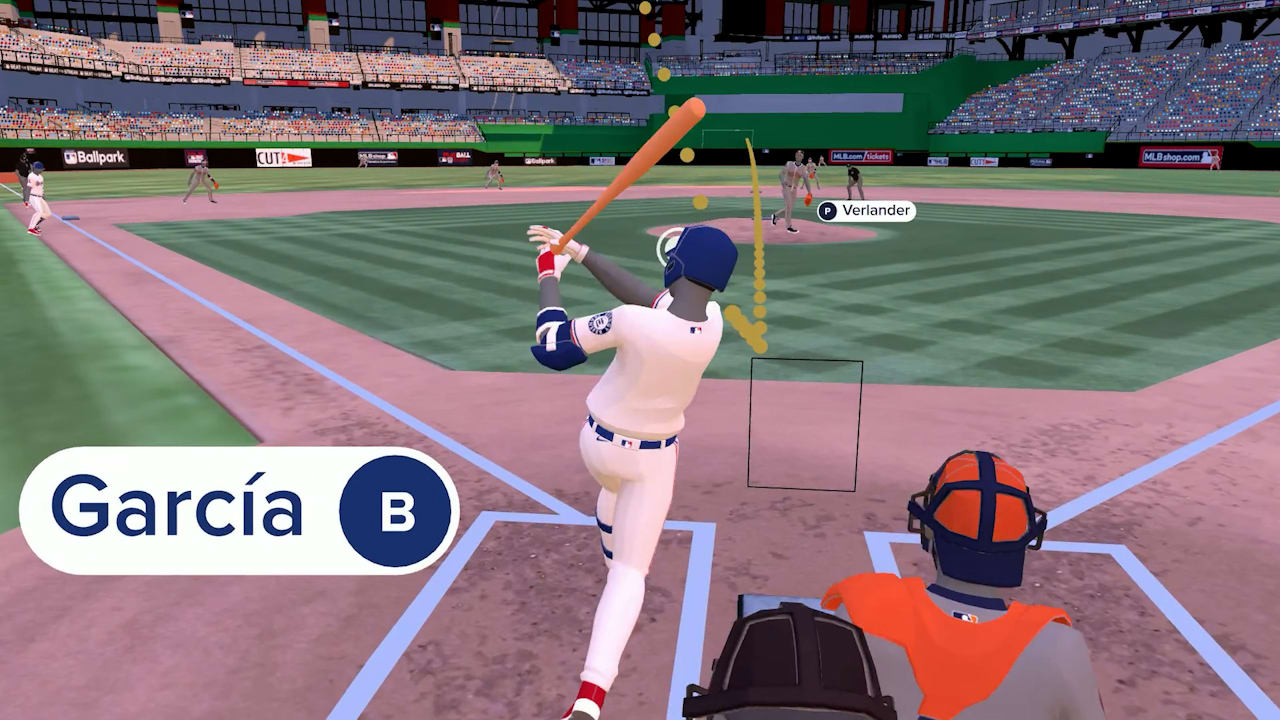The height and width of the screenshot is (720, 1280).
Task: Click the MLBshop.com outfield sign
Action: click(x=1180, y=156)
